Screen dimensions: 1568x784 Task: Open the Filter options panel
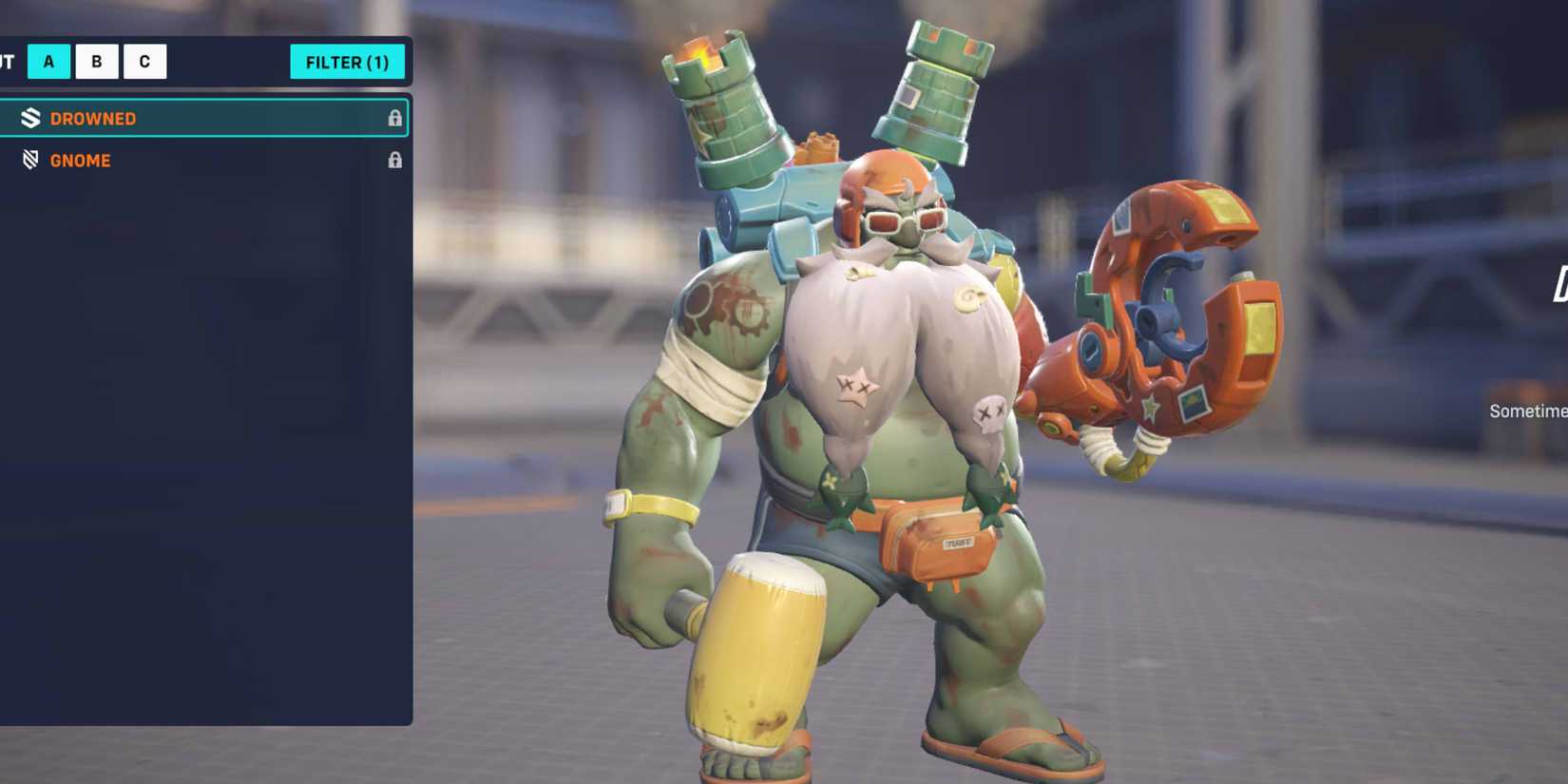[348, 62]
